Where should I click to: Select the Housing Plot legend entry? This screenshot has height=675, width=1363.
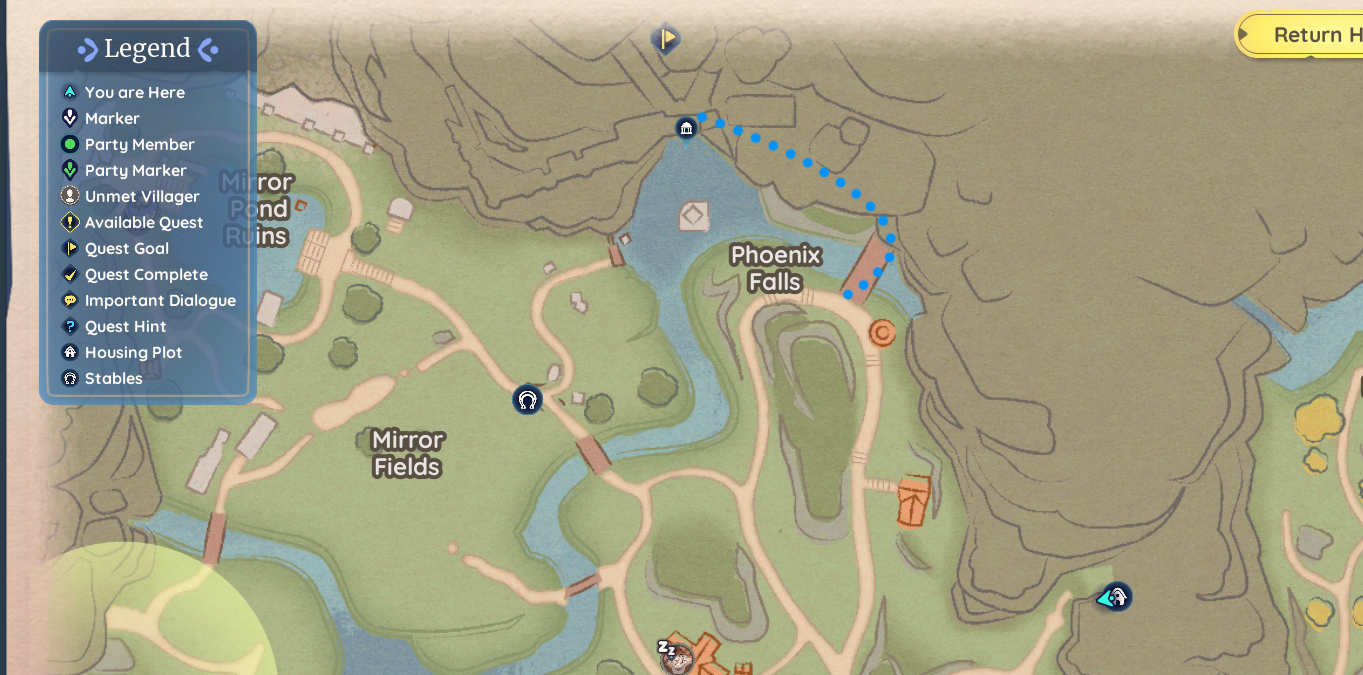[x=133, y=352]
